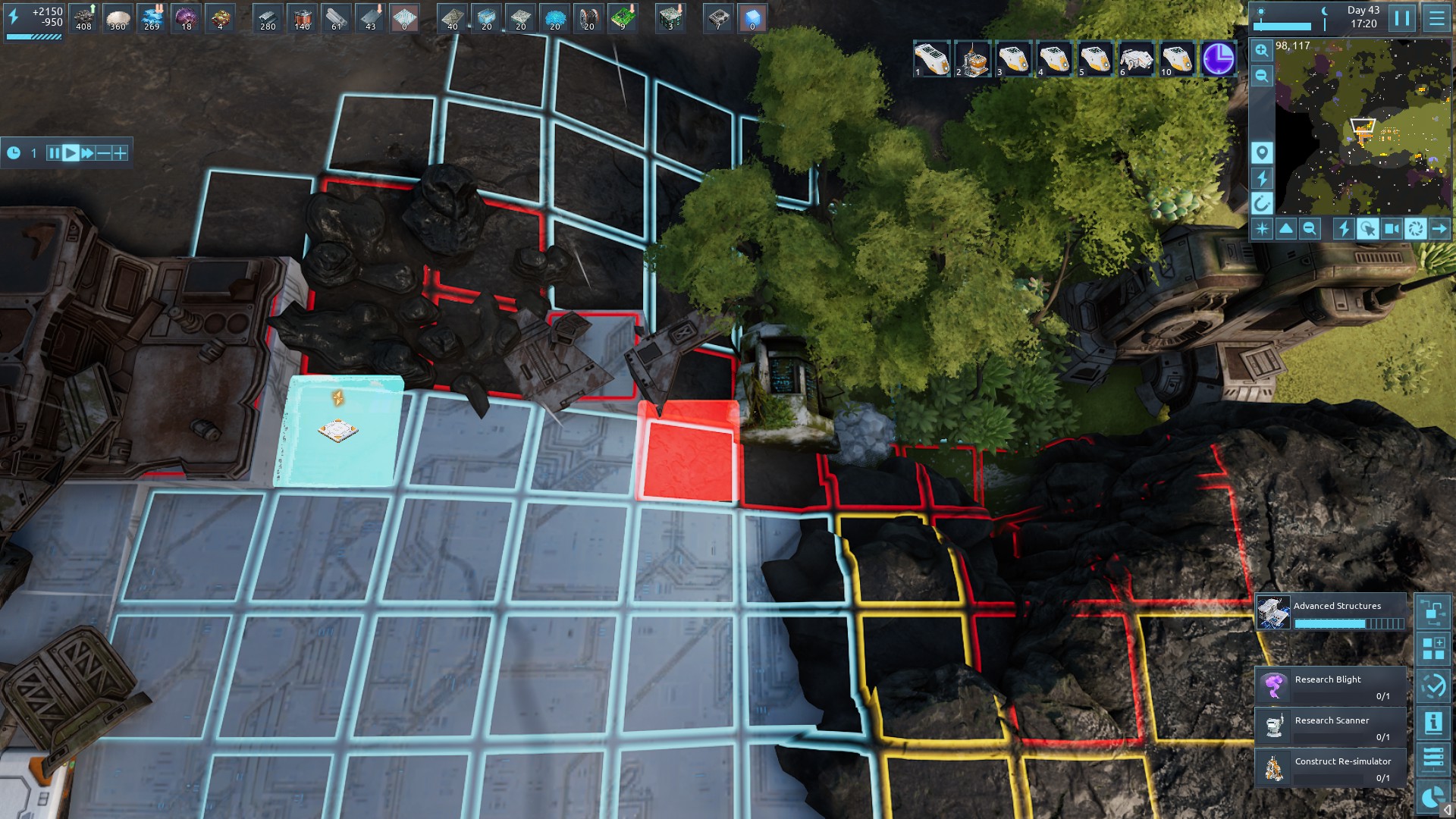This screenshot has height=819, width=1456.
Task: Toggle the camera view button under minimap
Action: tap(1392, 228)
